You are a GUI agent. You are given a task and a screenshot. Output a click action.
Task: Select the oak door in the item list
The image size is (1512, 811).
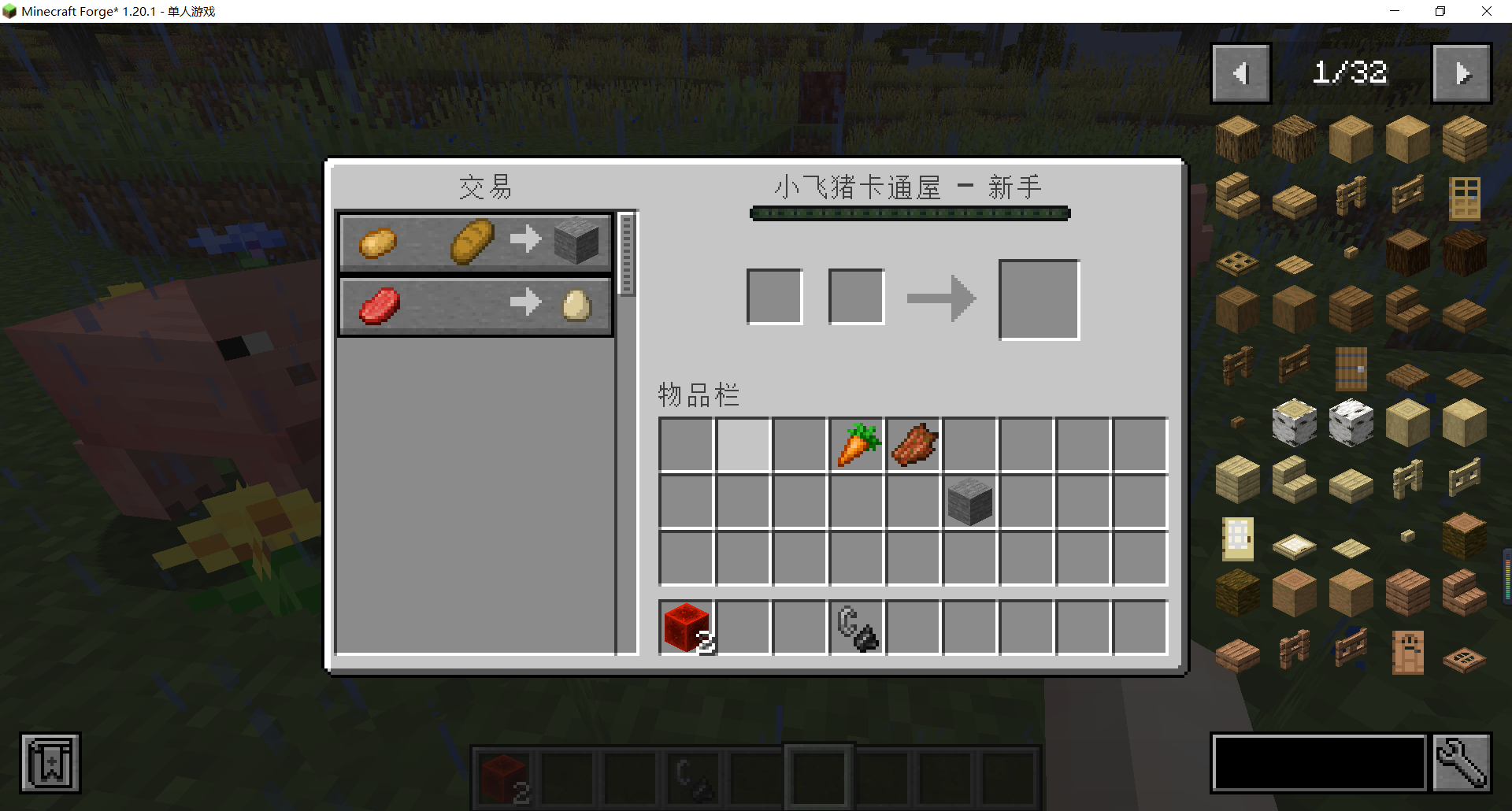pos(1463,199)
